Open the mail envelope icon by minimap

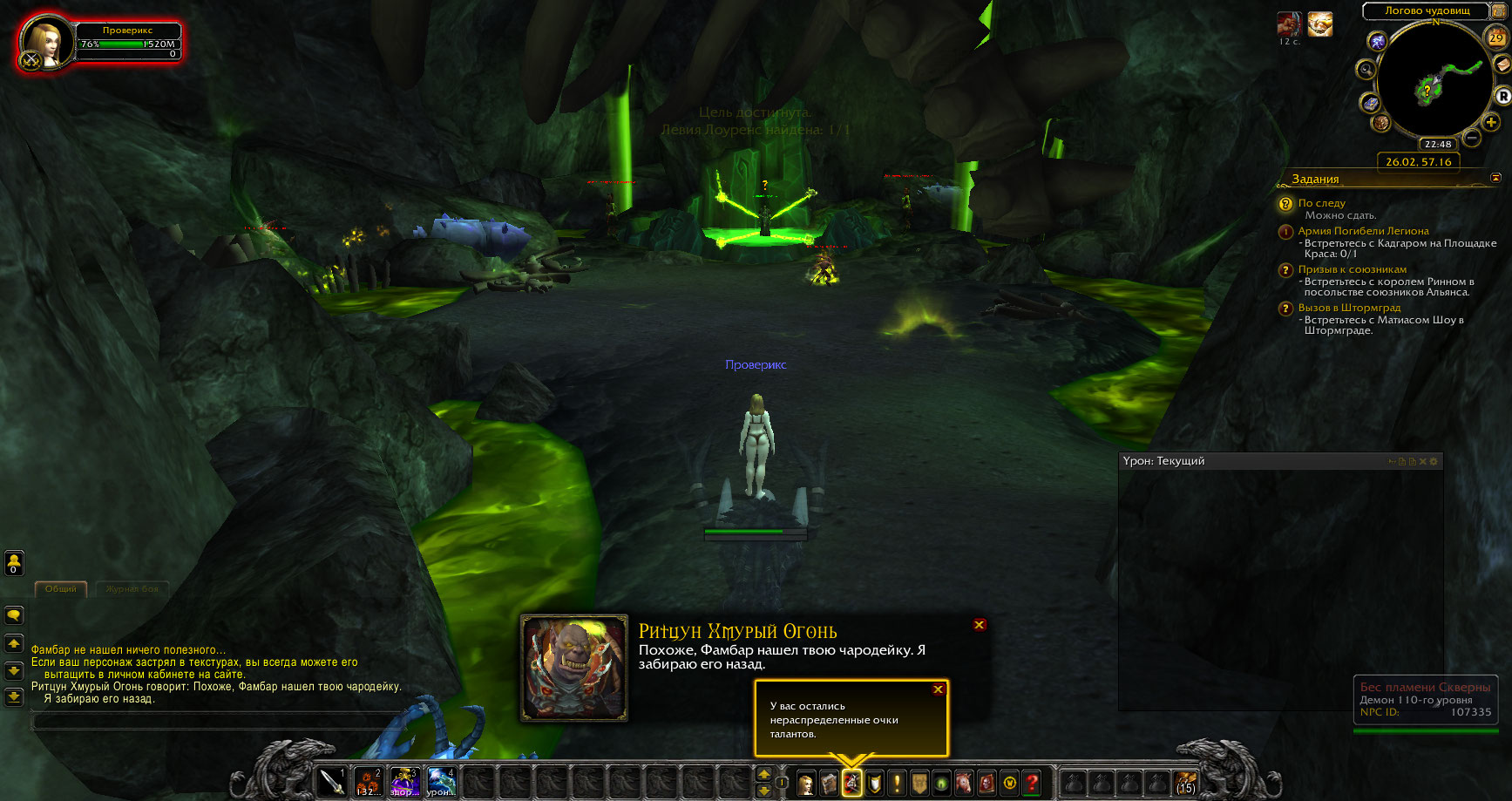(x=1502, y=64)
